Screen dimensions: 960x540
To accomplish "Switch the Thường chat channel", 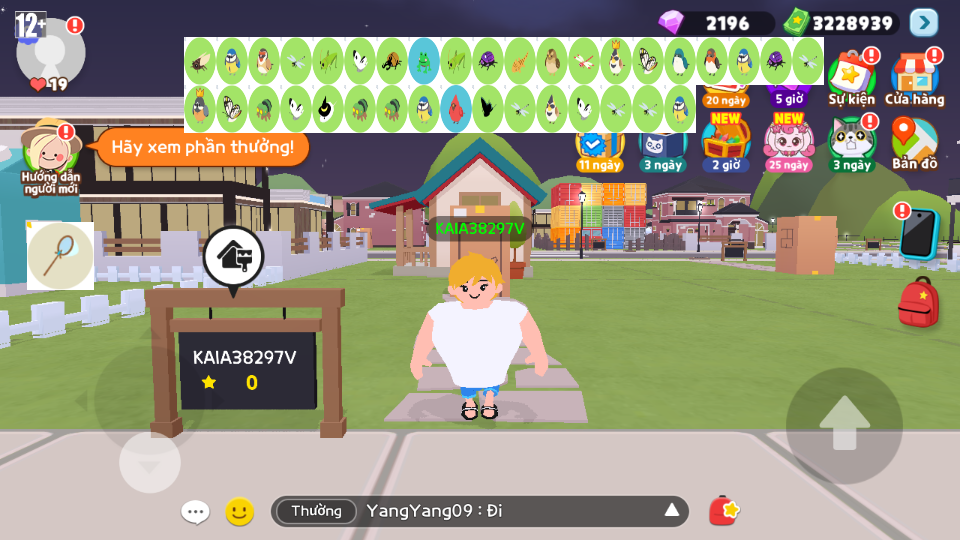I will [316, 512].
